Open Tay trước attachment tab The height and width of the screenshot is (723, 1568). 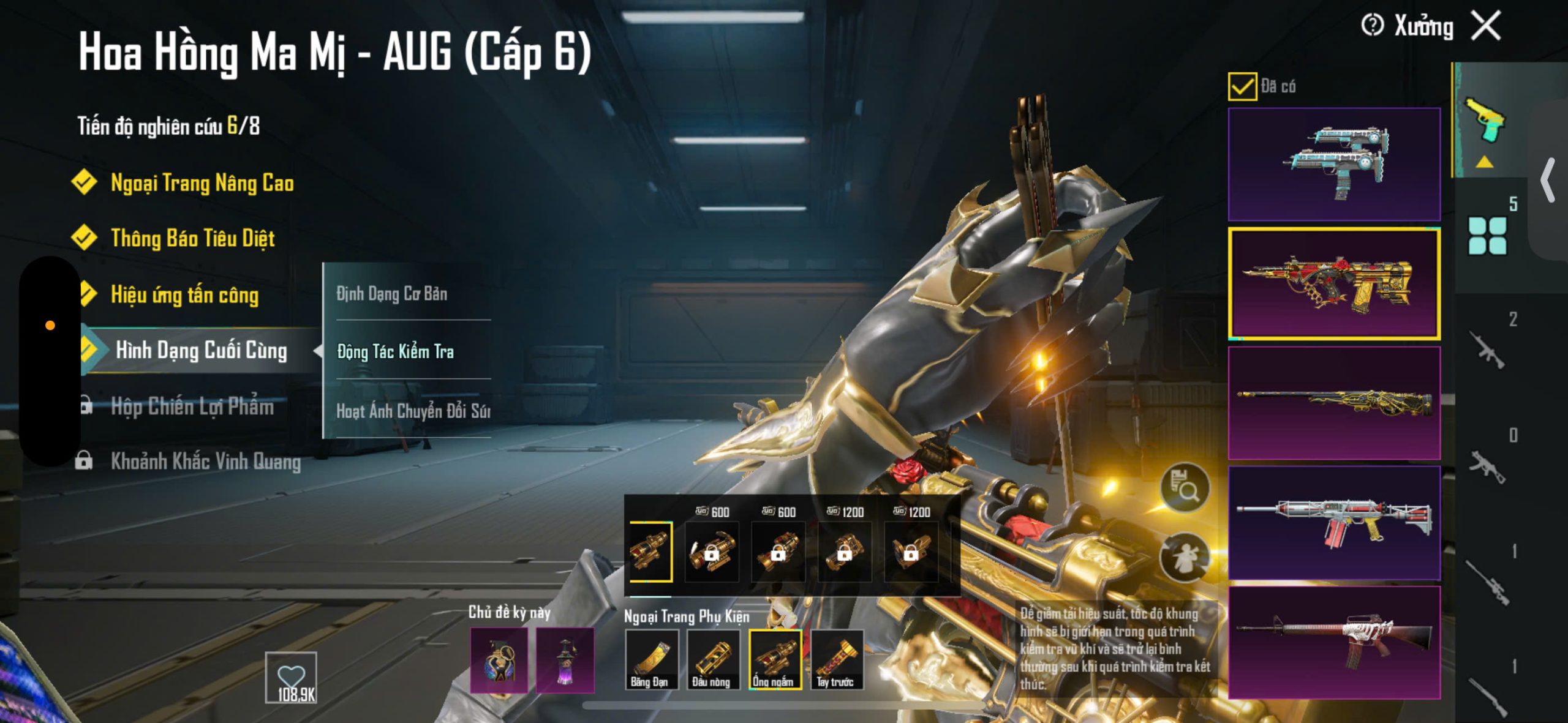[x=836, y=659]
